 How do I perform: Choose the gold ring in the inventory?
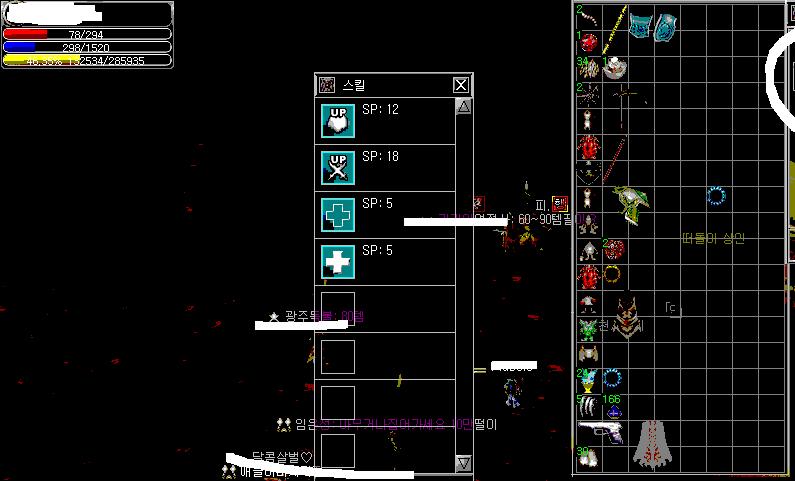612,273
